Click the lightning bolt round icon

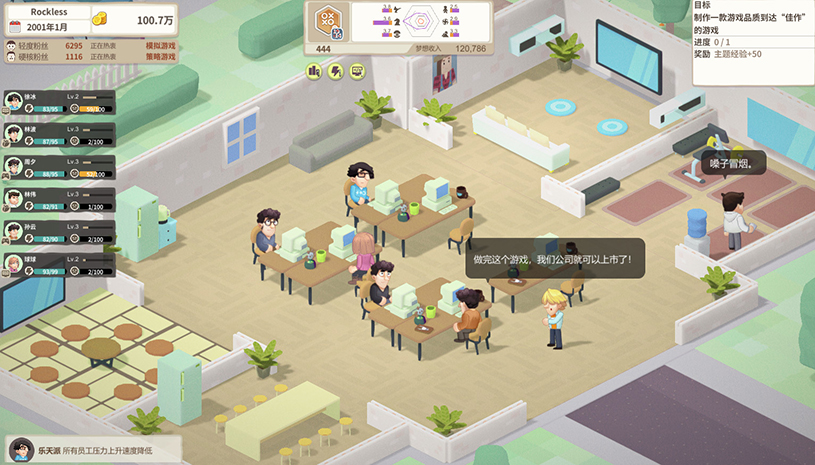point(336,71)
